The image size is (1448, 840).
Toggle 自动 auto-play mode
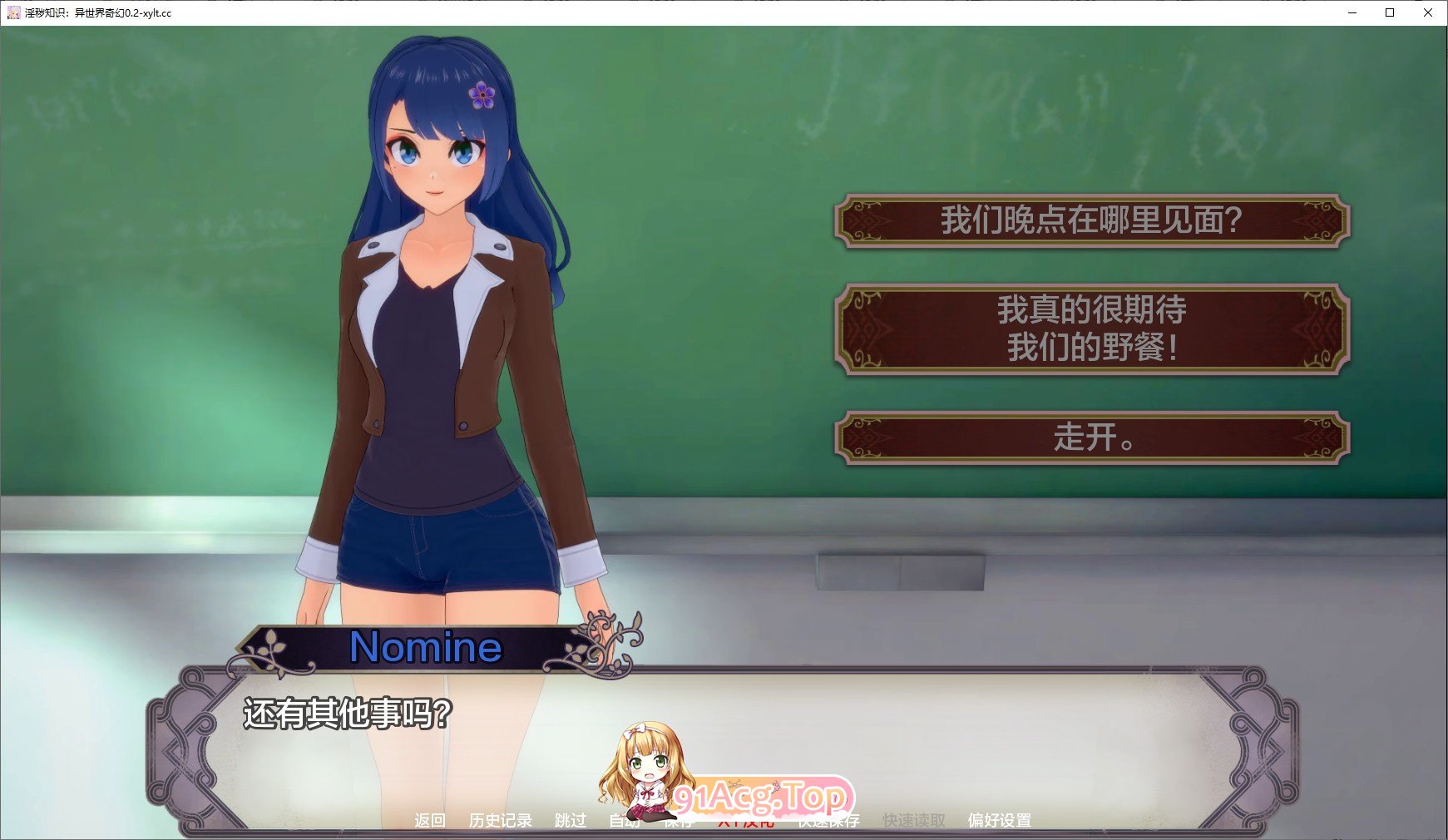pos(624,820)
